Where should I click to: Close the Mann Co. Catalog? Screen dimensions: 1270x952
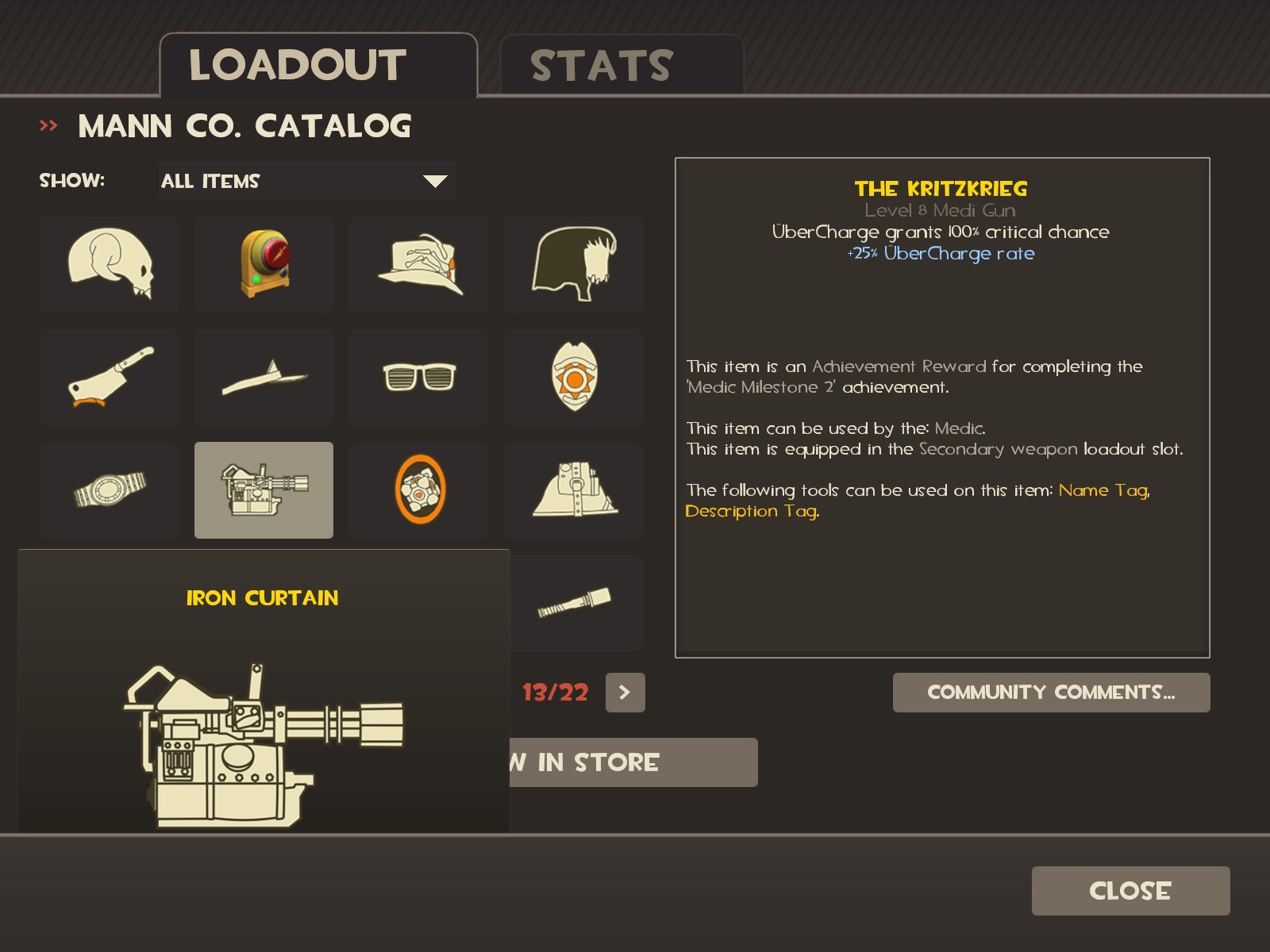click(x=1130, y=890)
